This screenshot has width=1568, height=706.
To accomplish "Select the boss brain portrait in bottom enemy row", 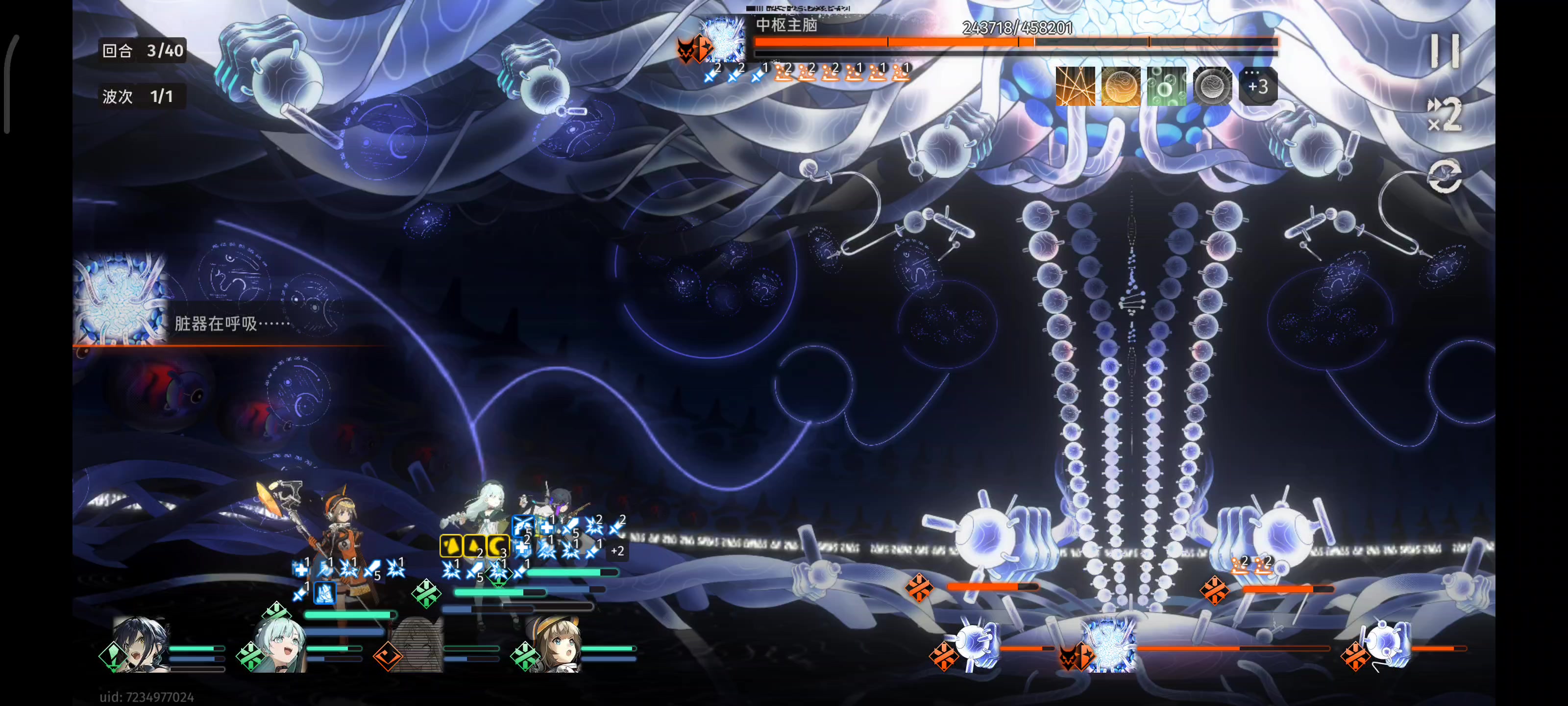I will click(1108, 647).
